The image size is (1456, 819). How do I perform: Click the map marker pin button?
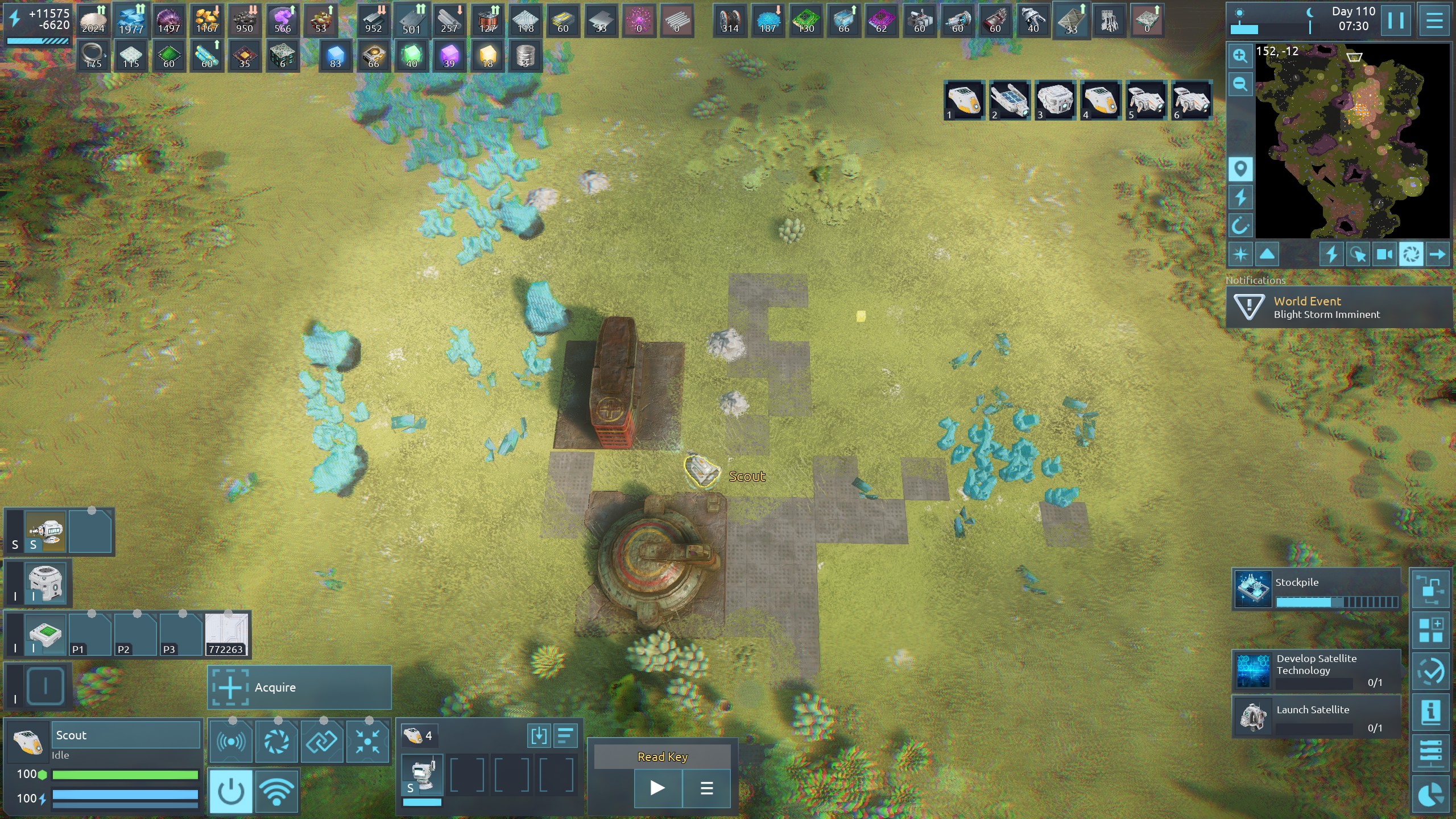1240,169
